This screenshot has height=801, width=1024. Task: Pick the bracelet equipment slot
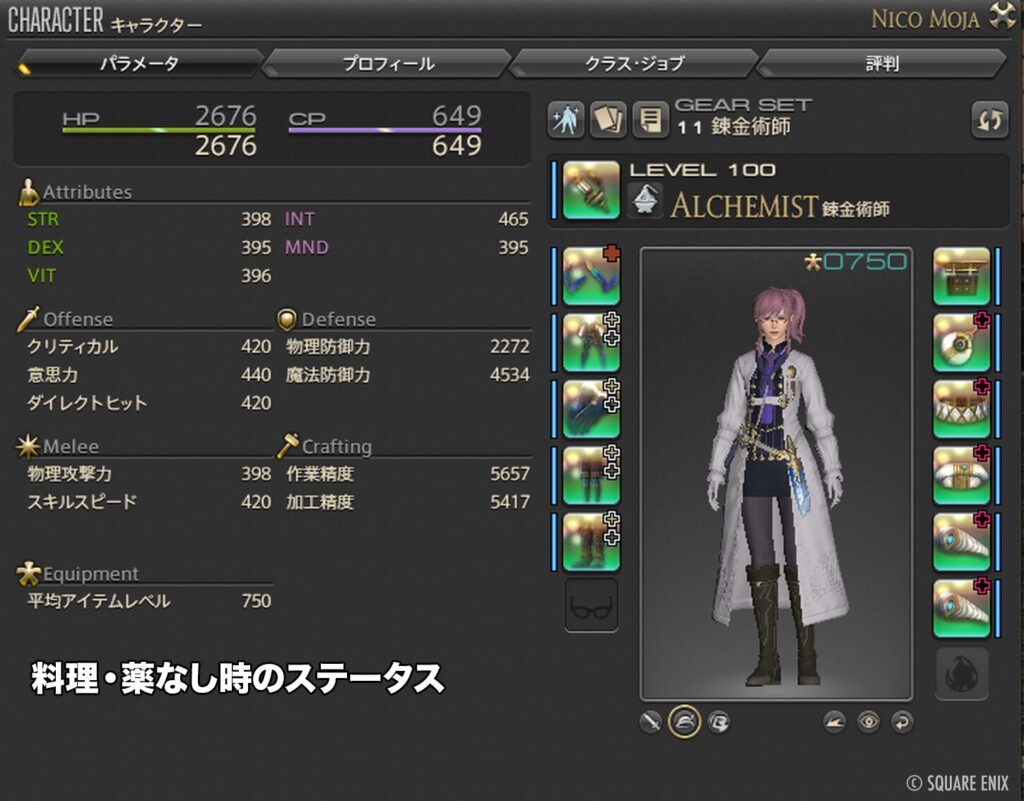[x=961, y=475]
